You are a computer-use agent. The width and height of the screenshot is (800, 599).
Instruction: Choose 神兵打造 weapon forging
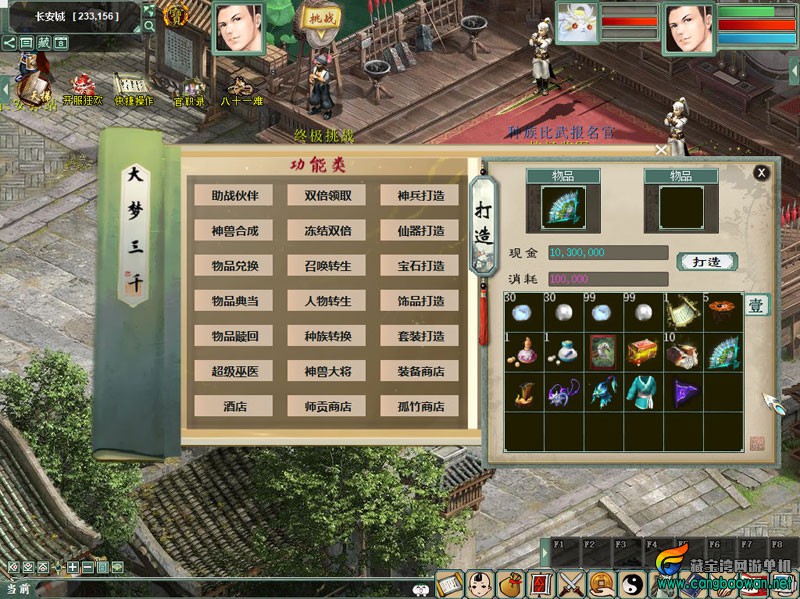click(420, 196)
